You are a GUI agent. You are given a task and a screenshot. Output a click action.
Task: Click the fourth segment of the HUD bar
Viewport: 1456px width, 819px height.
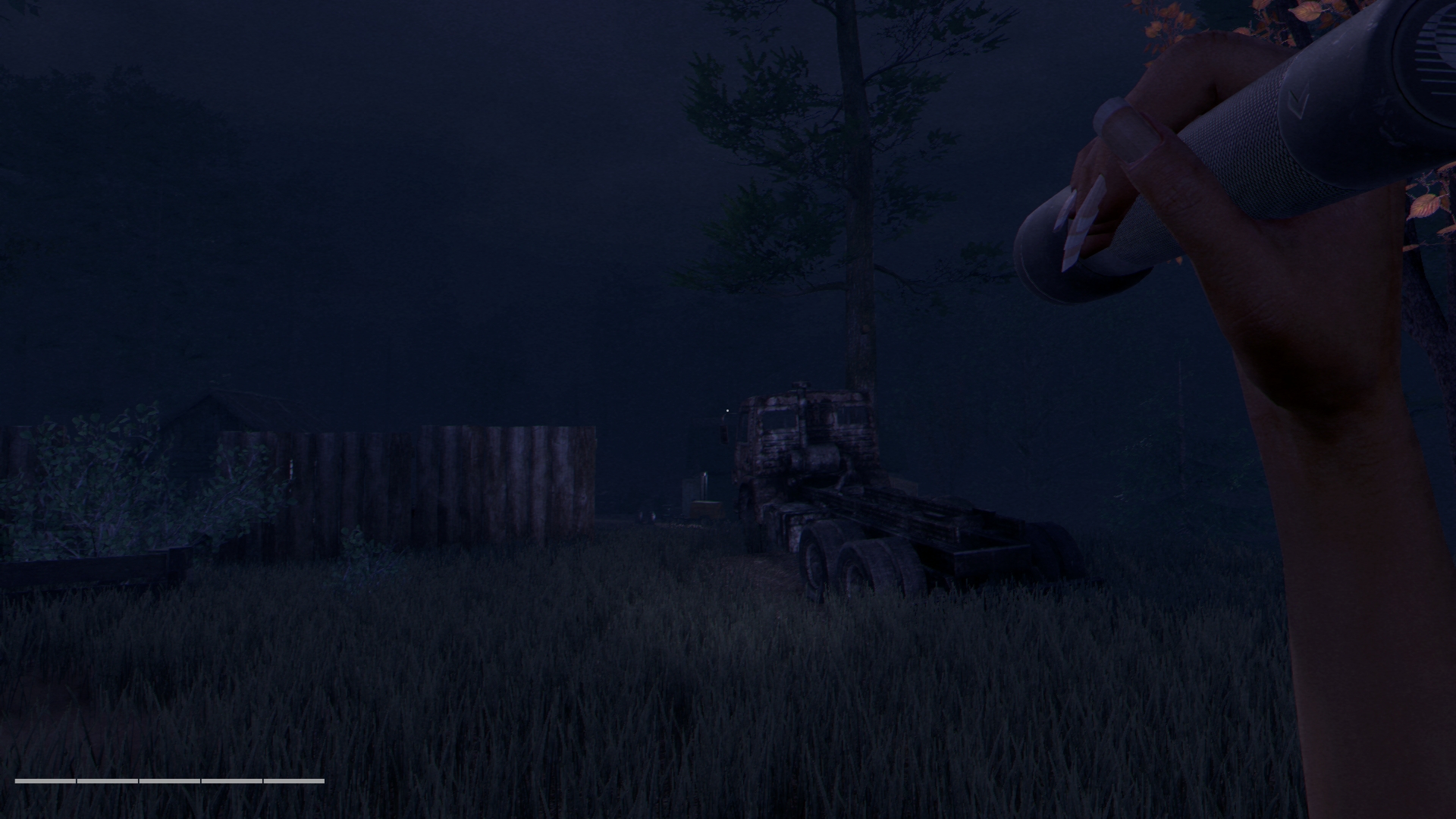point(232,781)
